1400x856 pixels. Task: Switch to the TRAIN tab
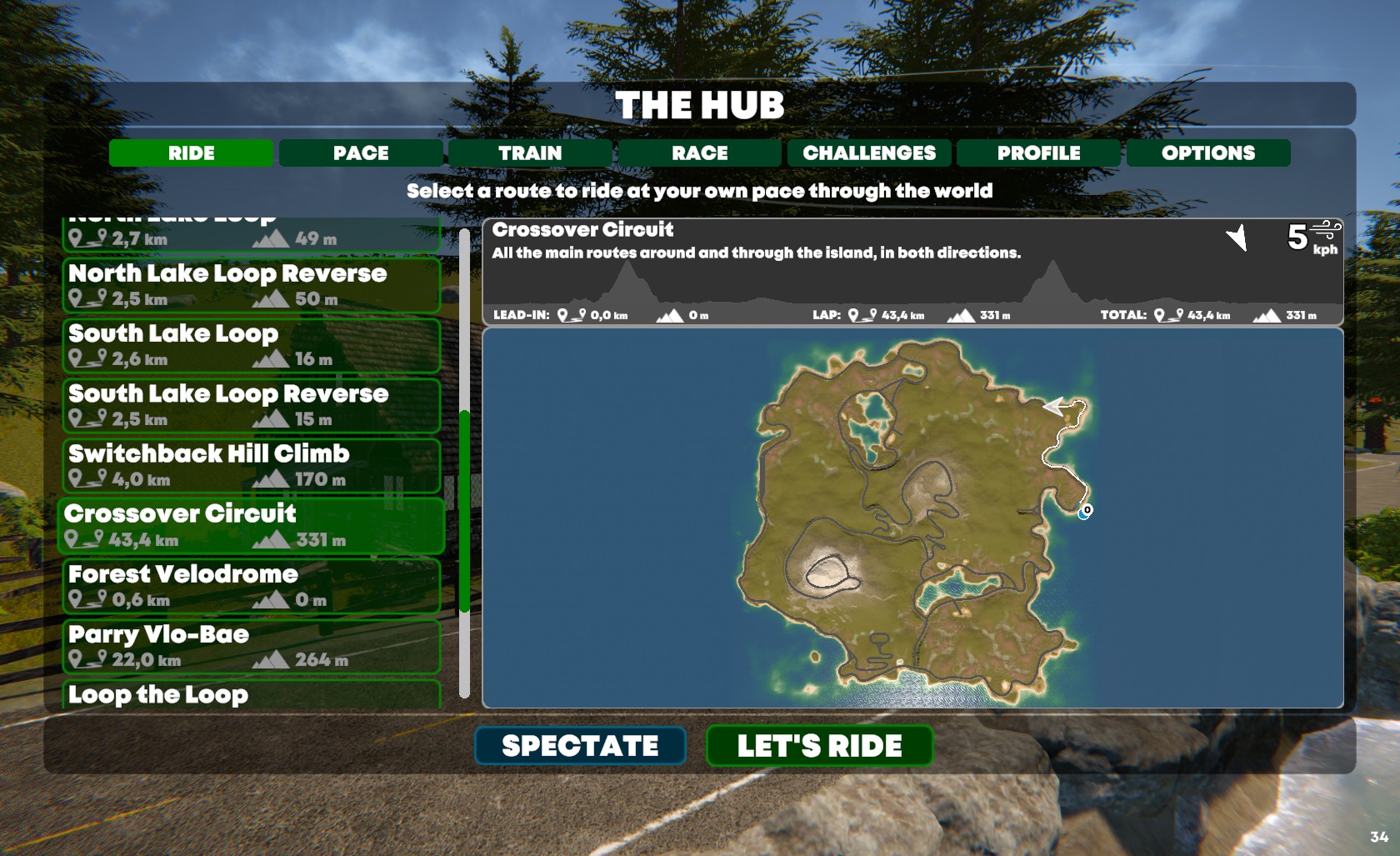[530, 153]
